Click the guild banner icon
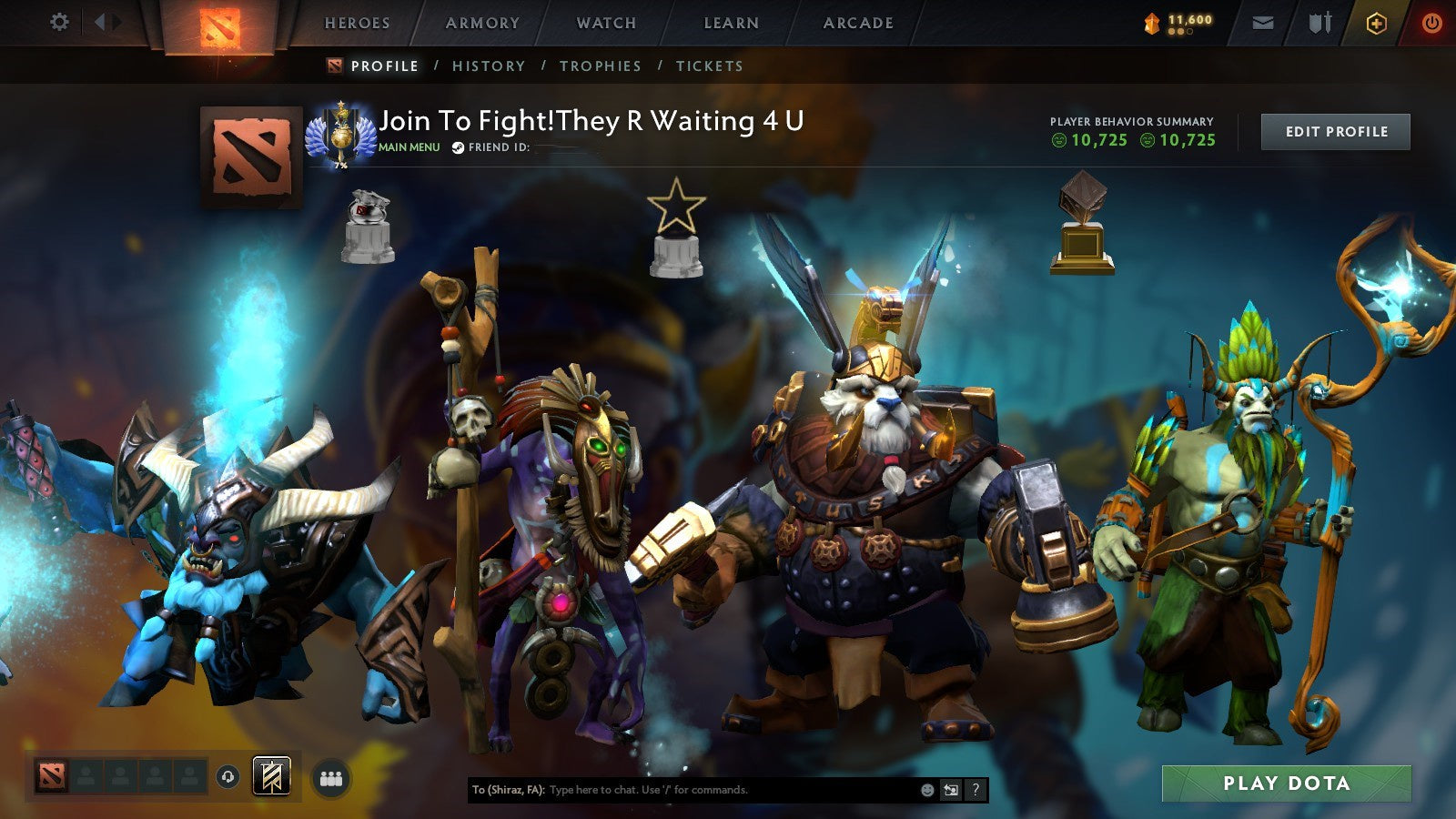The width and height of the screenshot is (1456, 819). (272, 773)
